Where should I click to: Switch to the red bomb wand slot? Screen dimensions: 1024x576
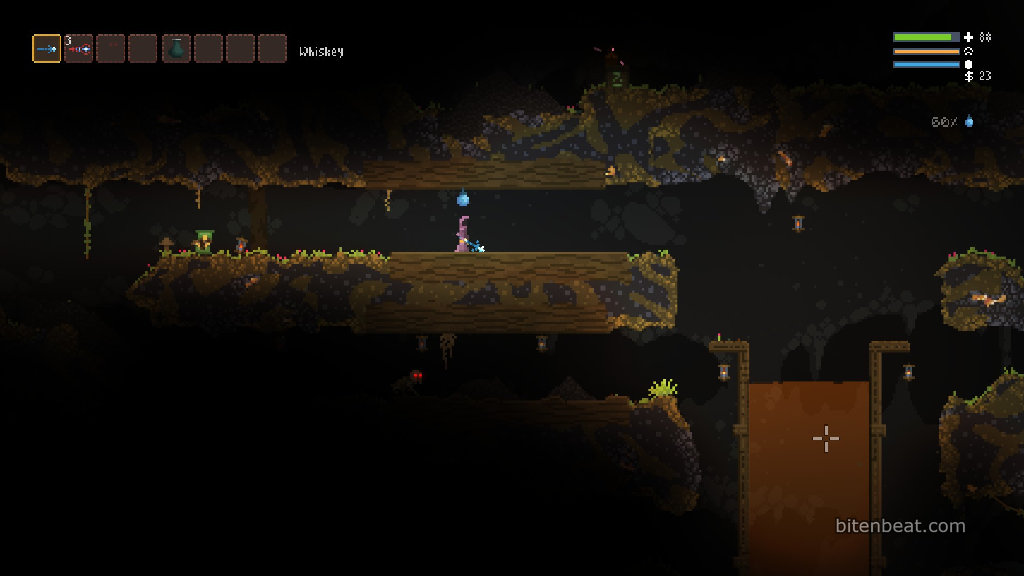[x=79, y=48]
